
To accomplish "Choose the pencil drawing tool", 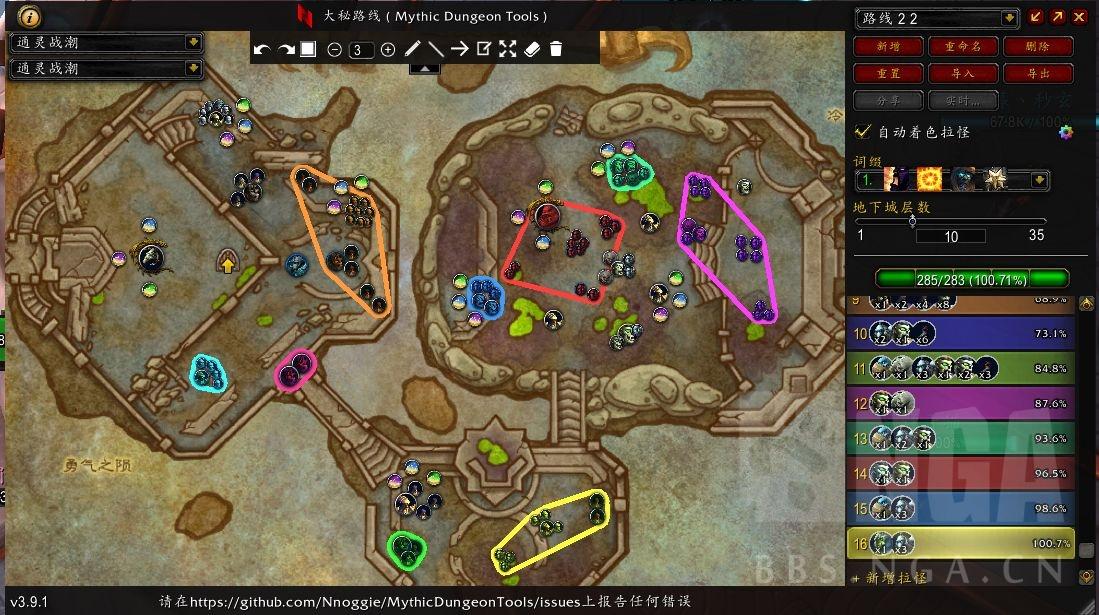I will (x=413, y=49).
